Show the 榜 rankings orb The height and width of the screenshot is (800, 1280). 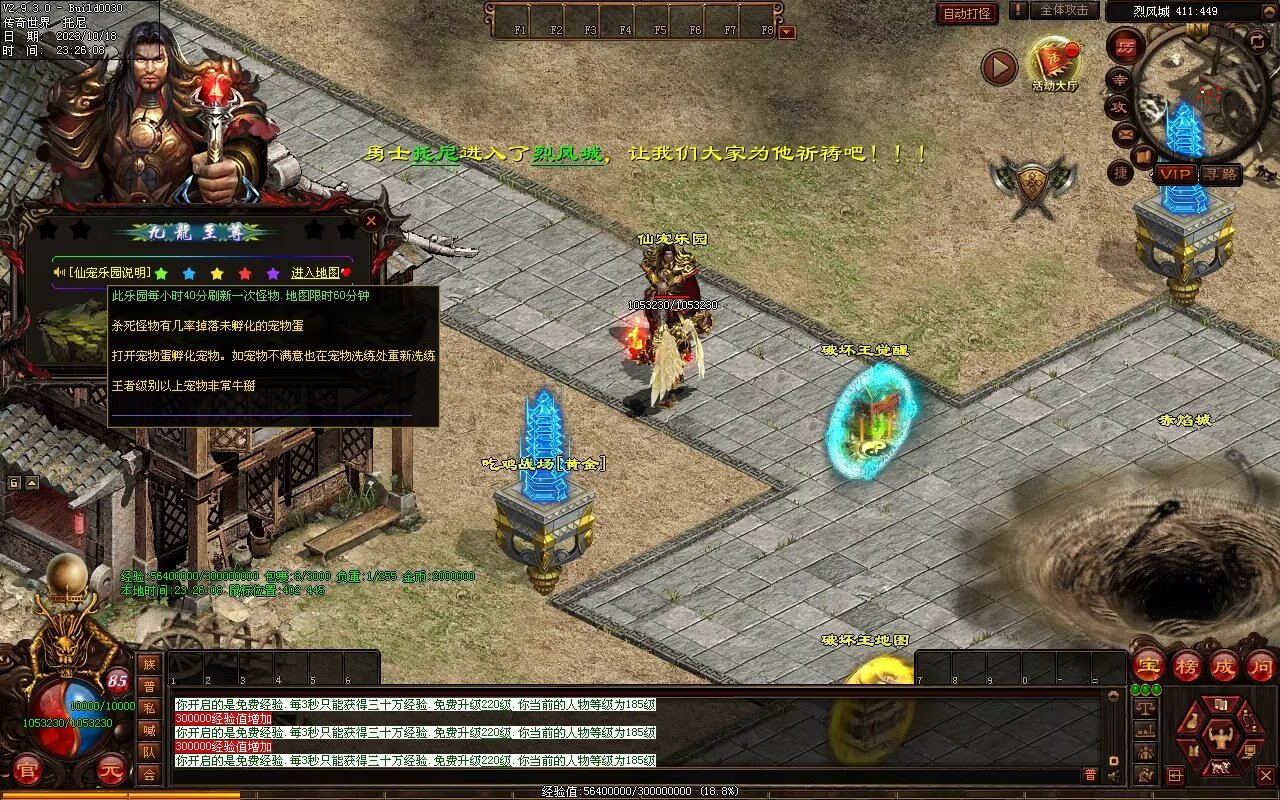coord(1187,666)
